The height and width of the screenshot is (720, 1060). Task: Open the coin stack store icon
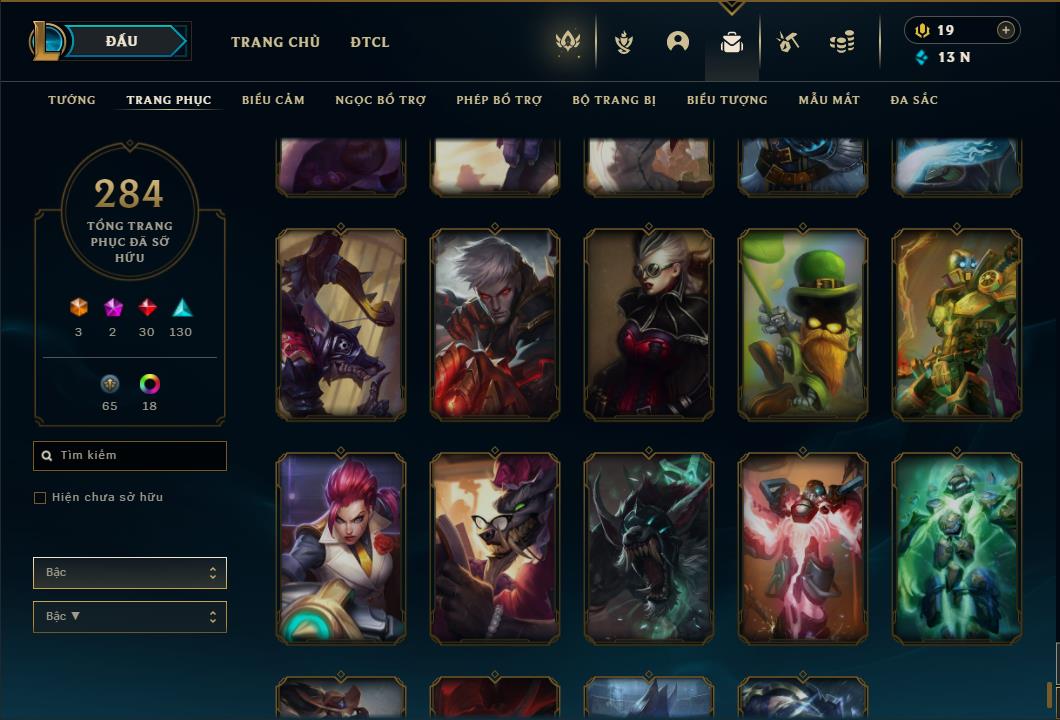point(842,42)
